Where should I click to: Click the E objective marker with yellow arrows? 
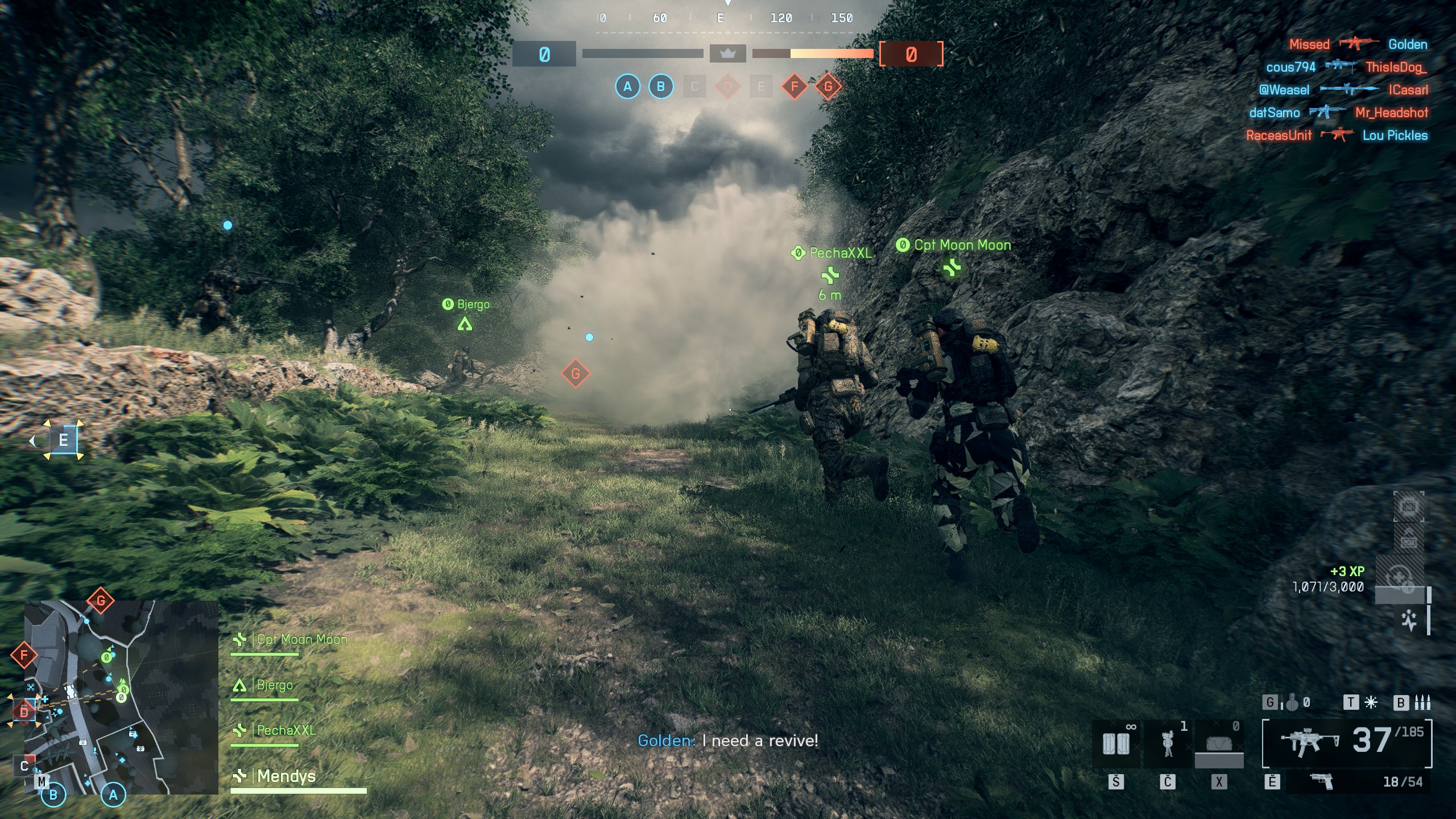[x=63, y=440]
